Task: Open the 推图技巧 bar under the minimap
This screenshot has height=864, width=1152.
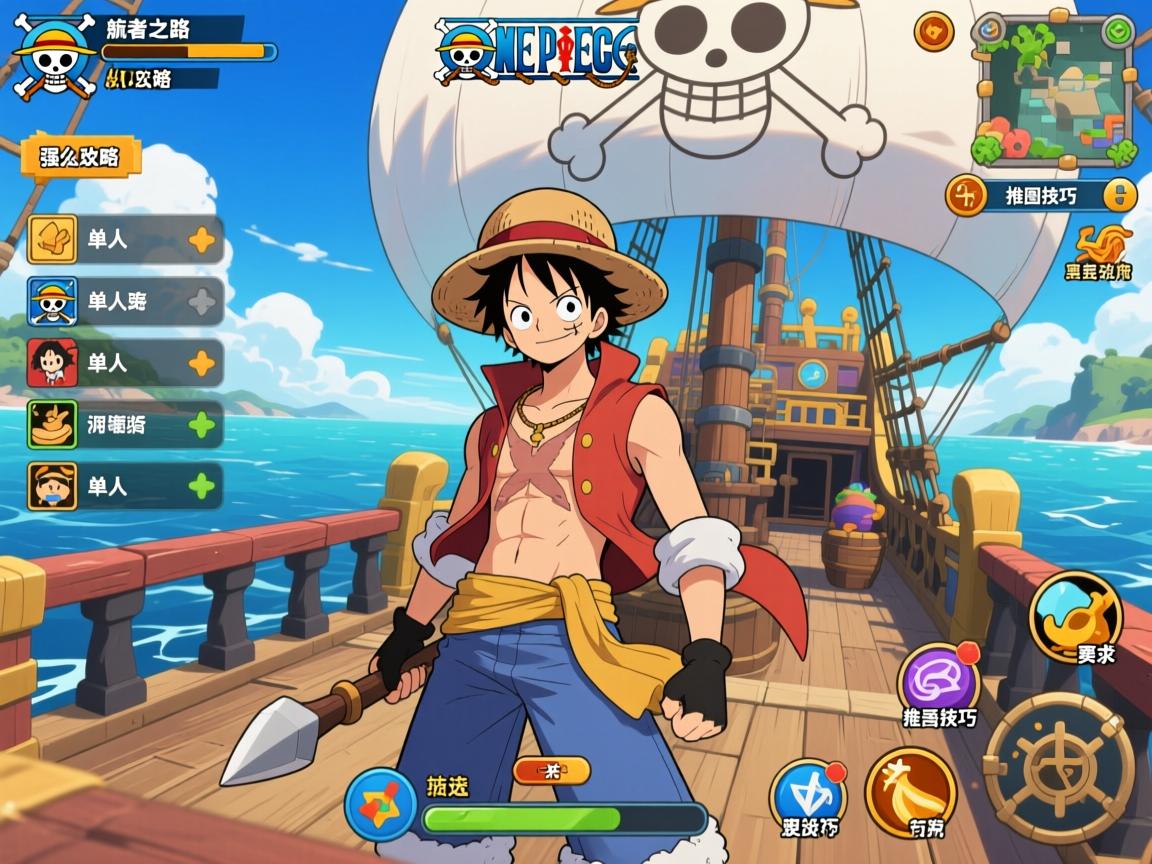Action: pyautogui.click(x=1040, y=195)
